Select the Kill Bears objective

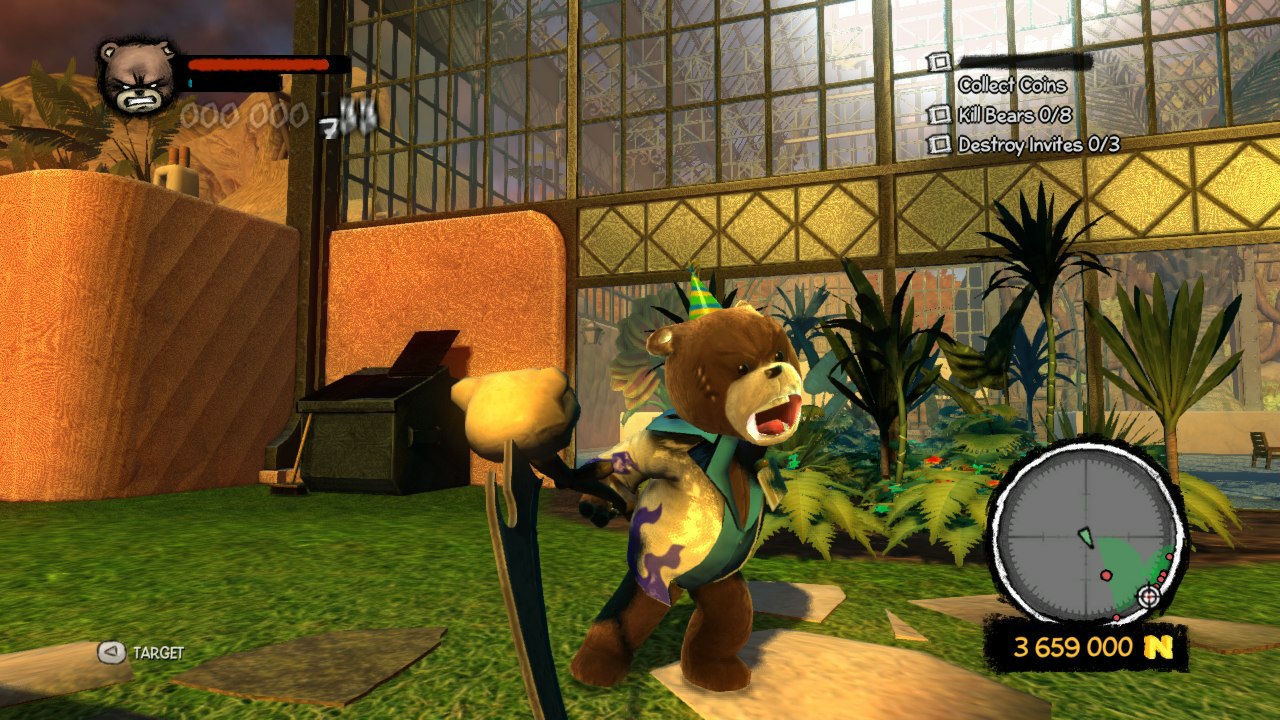tap(1014, 115)
